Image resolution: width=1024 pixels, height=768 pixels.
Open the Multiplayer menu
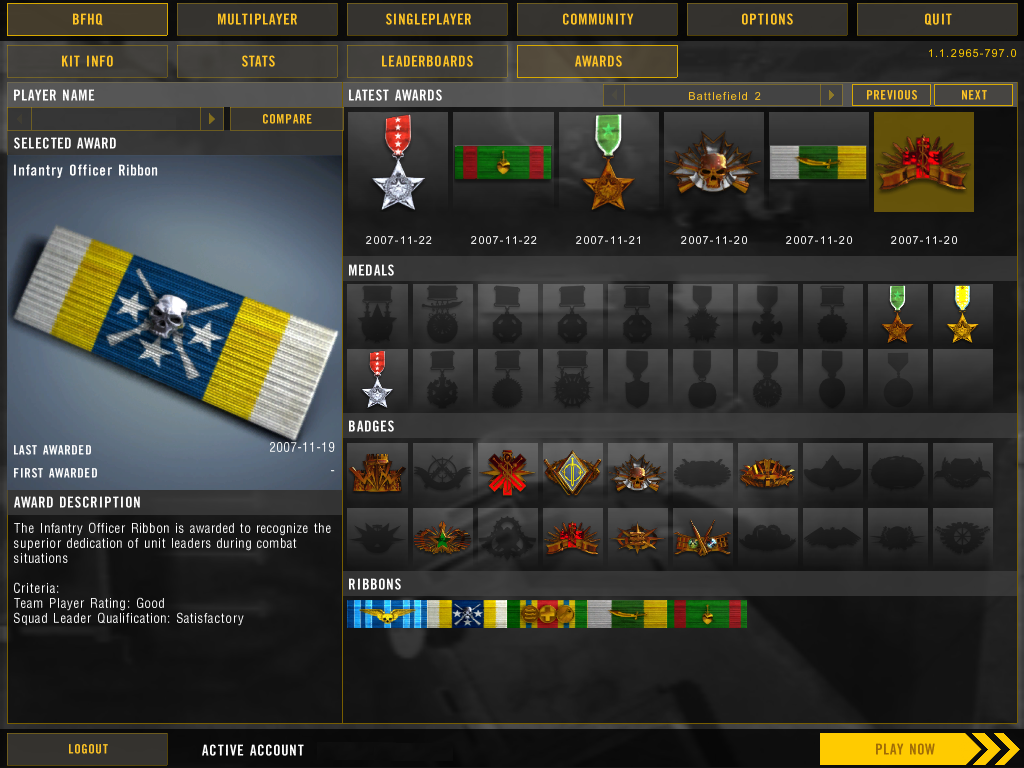pos(257,19)
